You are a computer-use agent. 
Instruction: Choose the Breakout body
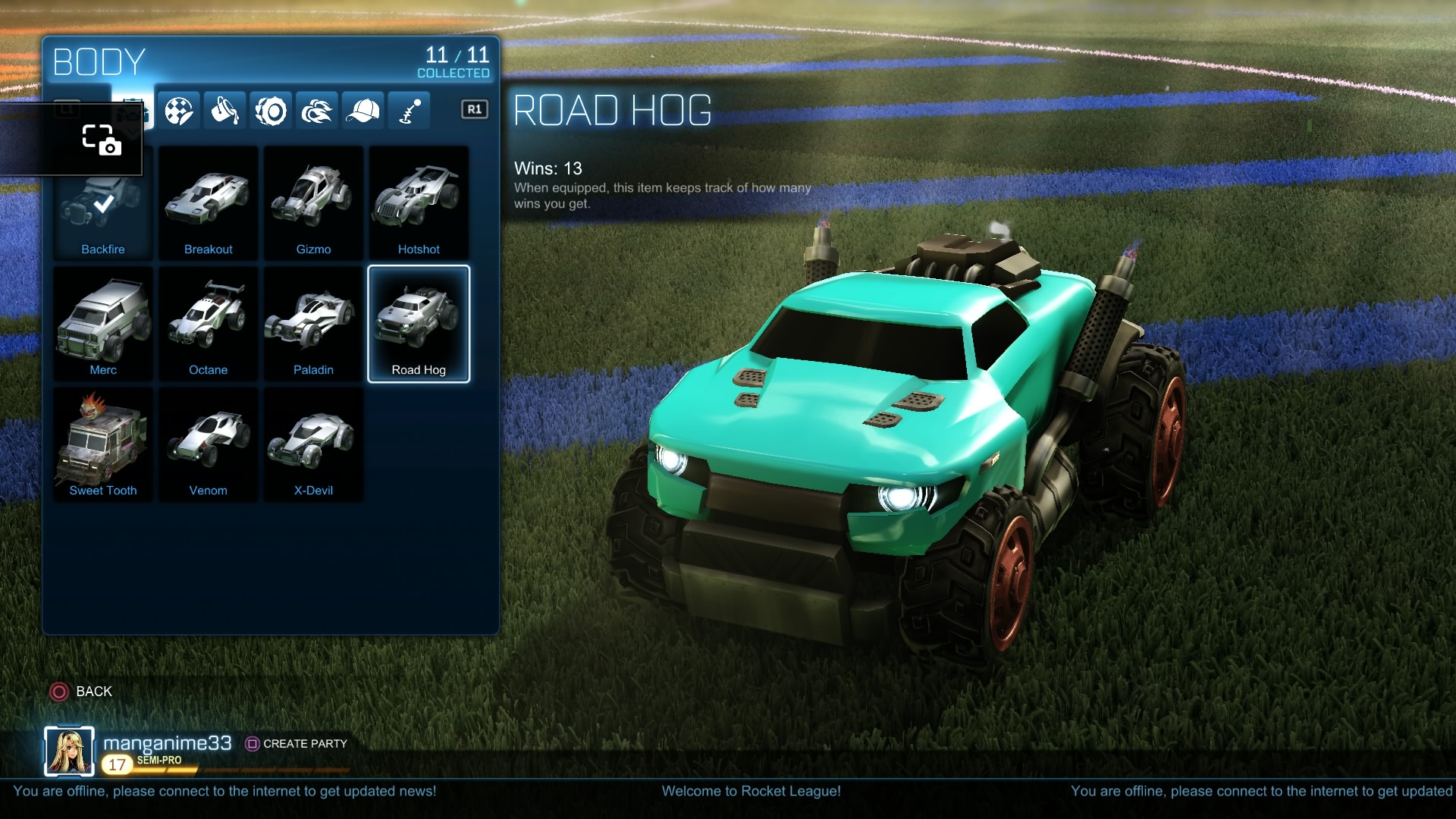point(208,203)
